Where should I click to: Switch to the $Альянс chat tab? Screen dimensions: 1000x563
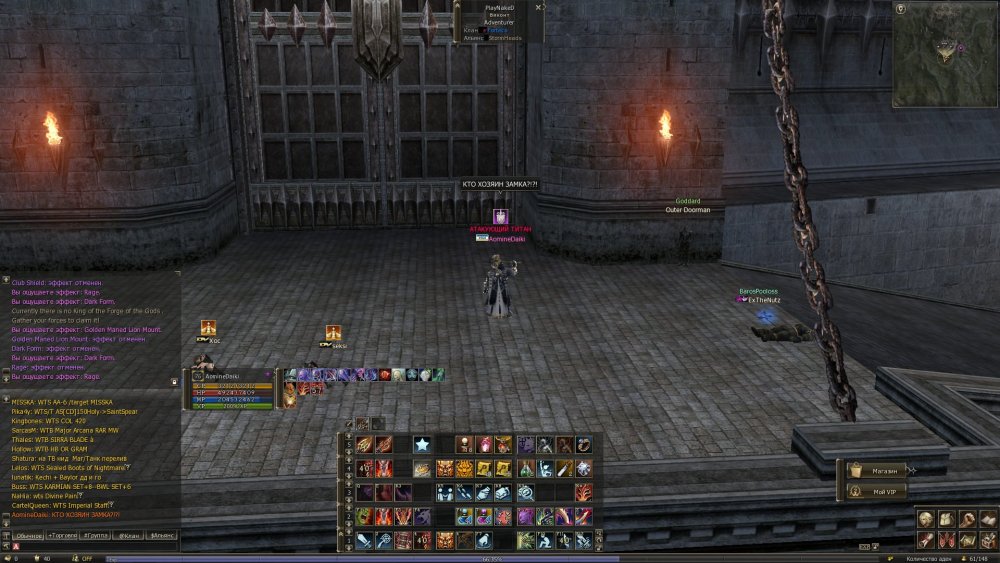162,536
